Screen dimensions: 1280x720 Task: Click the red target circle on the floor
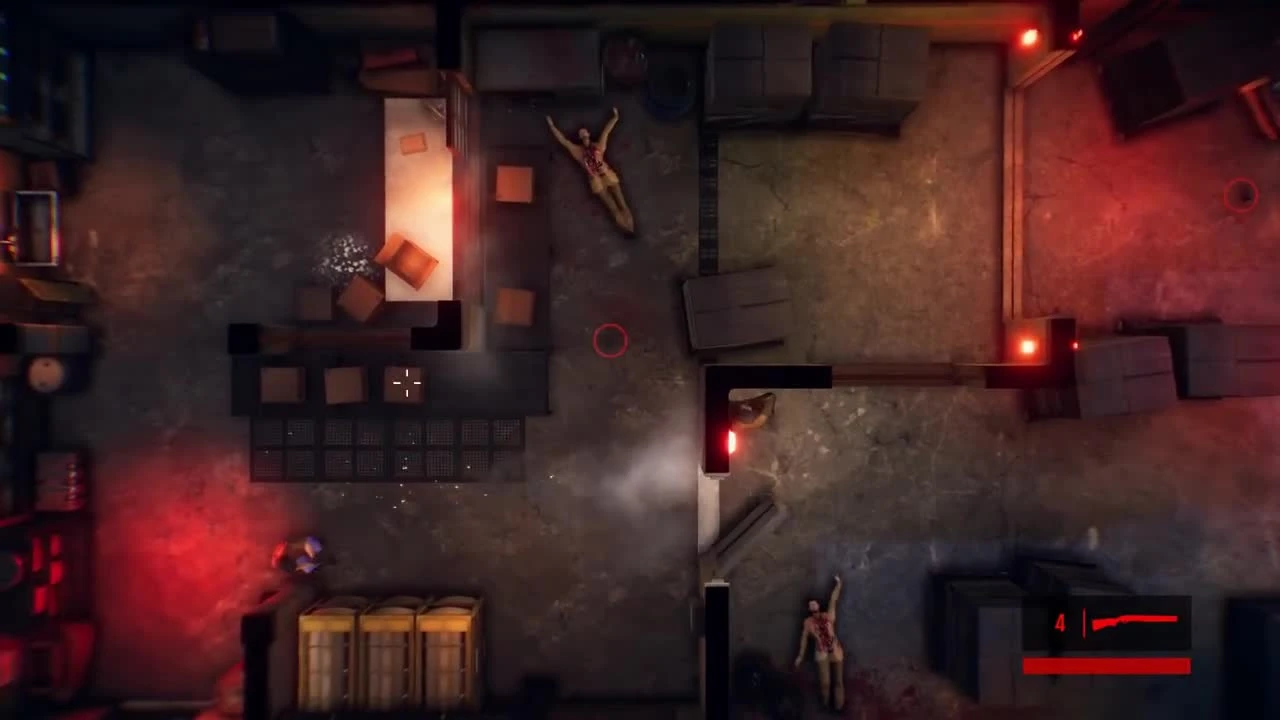click(611, 341)
